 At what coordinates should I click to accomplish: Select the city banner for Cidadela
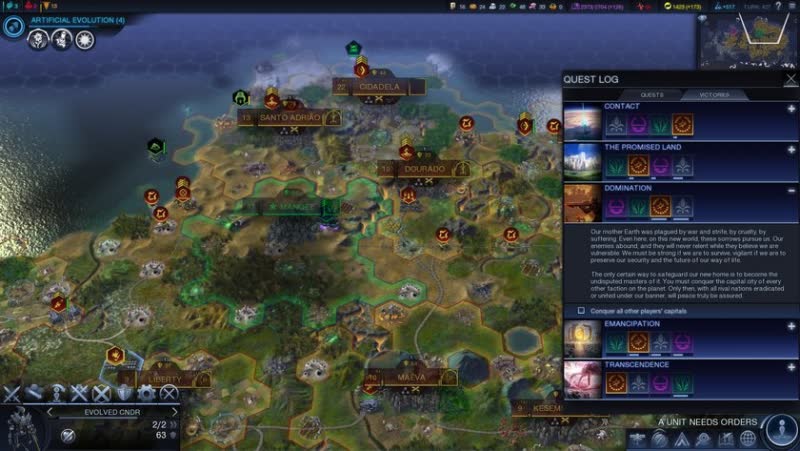379,88
